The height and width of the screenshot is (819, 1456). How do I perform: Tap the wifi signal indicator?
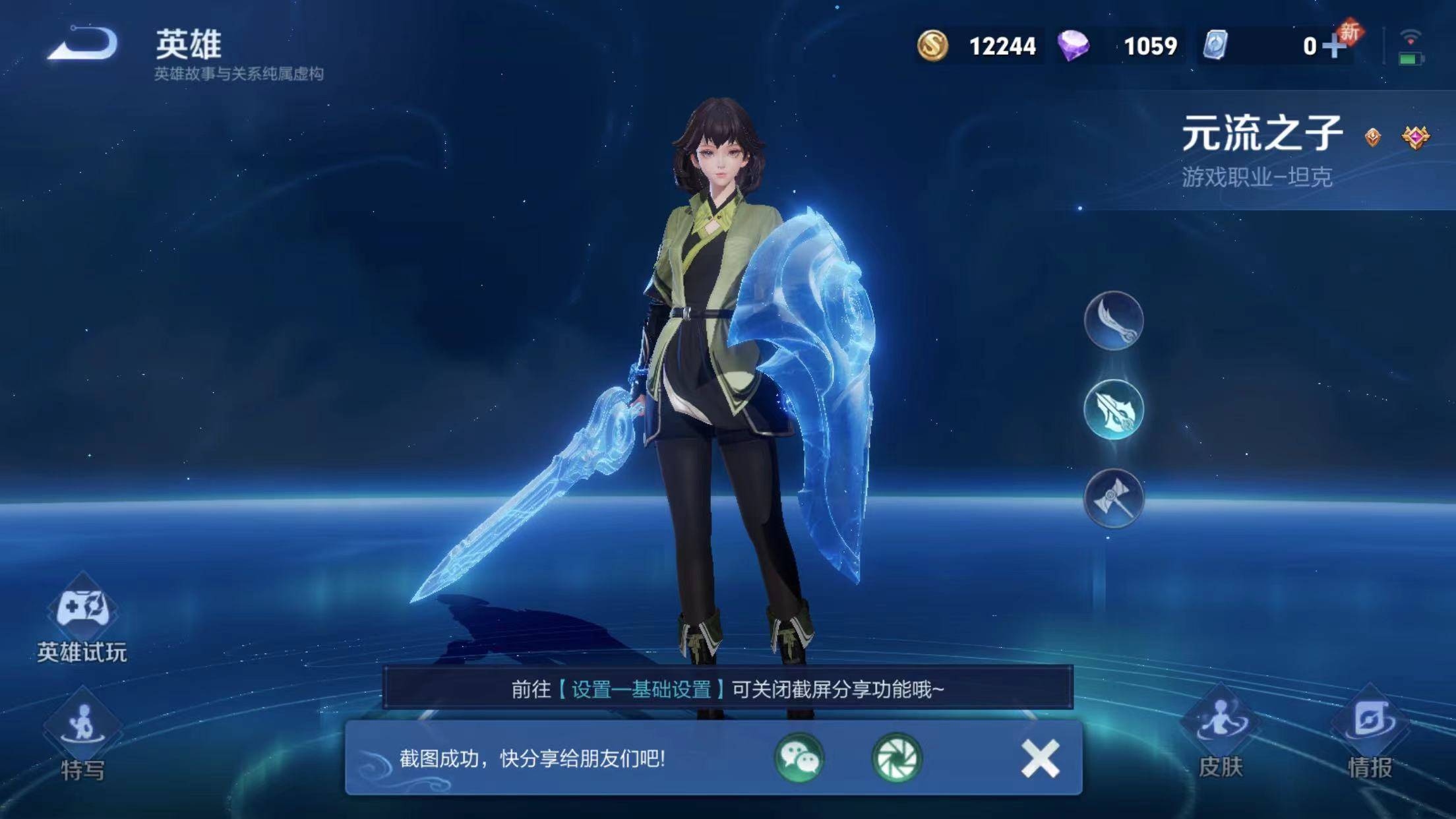coord(1409,34)
